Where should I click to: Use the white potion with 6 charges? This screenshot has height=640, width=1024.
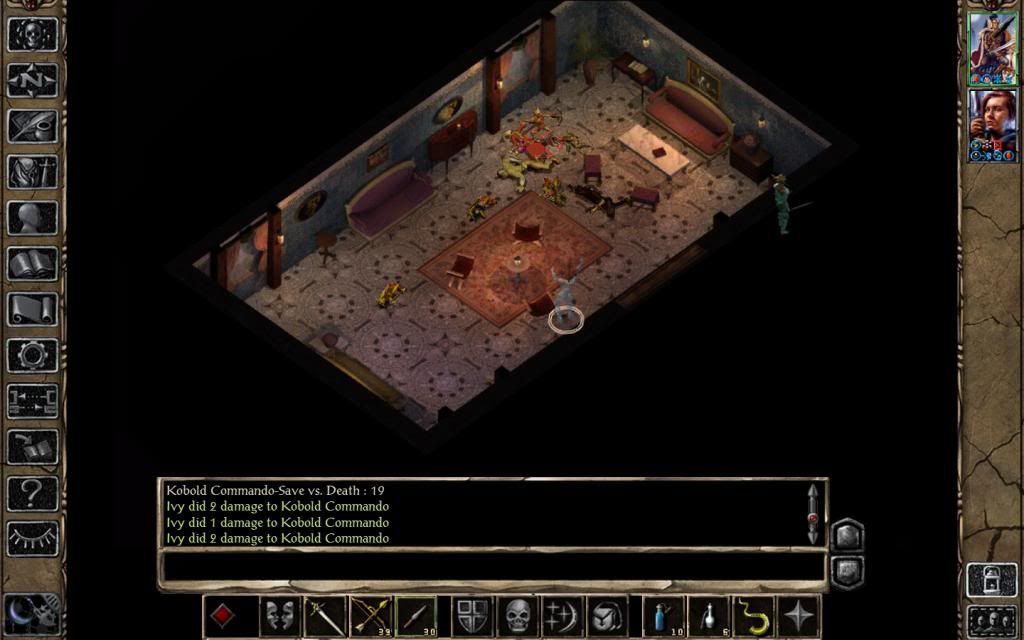coord(708,615)
